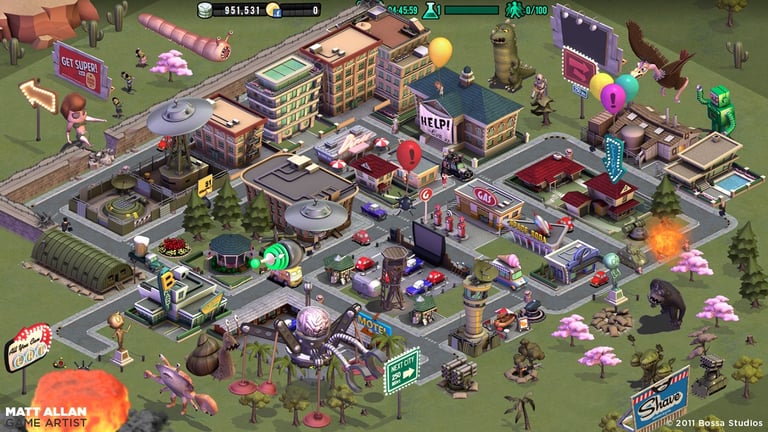Viewport: 768px width, 432px height.
Task: Click the green population figures icon
Action: point(514,10)
